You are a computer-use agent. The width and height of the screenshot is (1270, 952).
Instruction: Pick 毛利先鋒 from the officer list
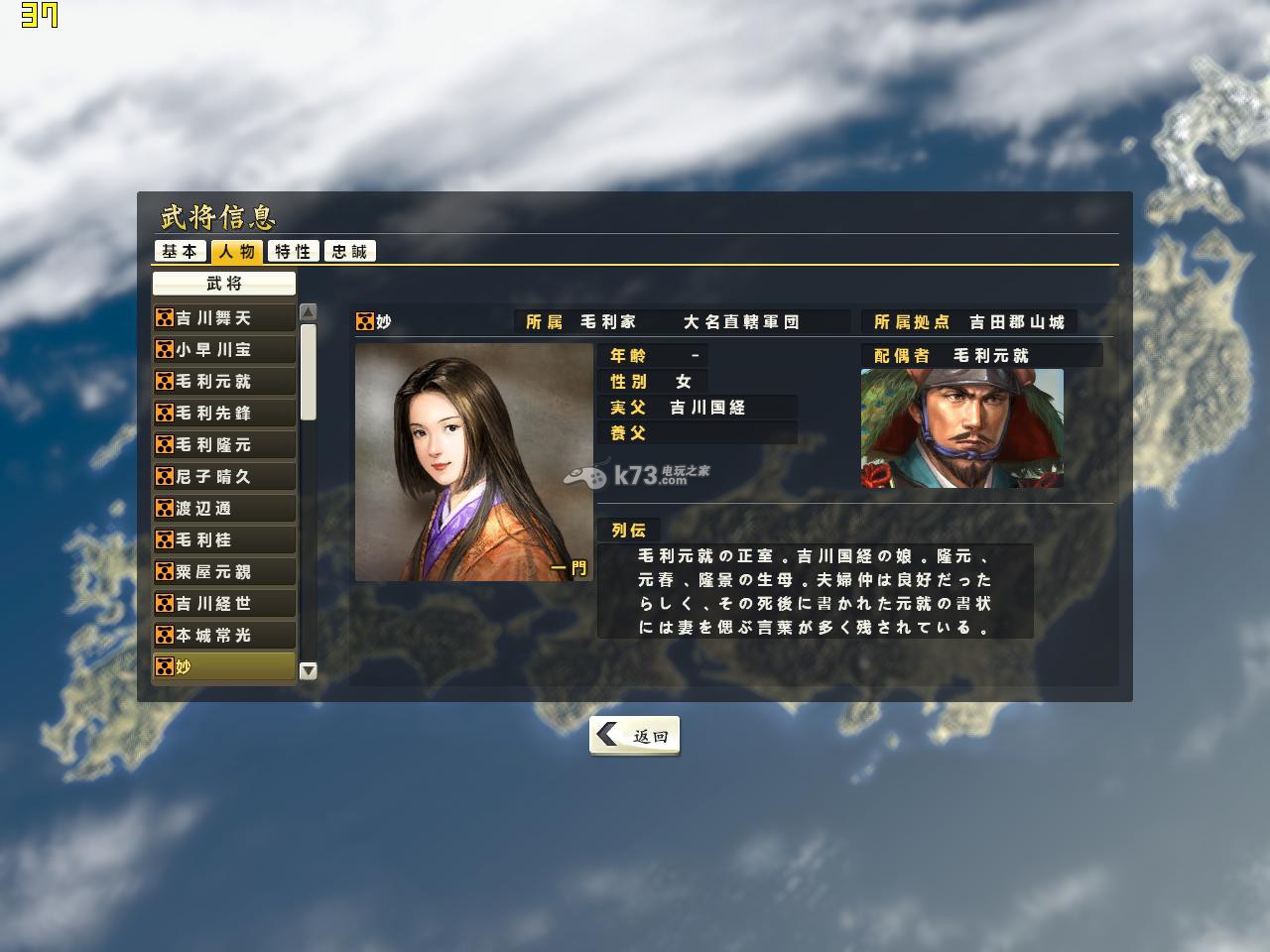pos(224,414)
